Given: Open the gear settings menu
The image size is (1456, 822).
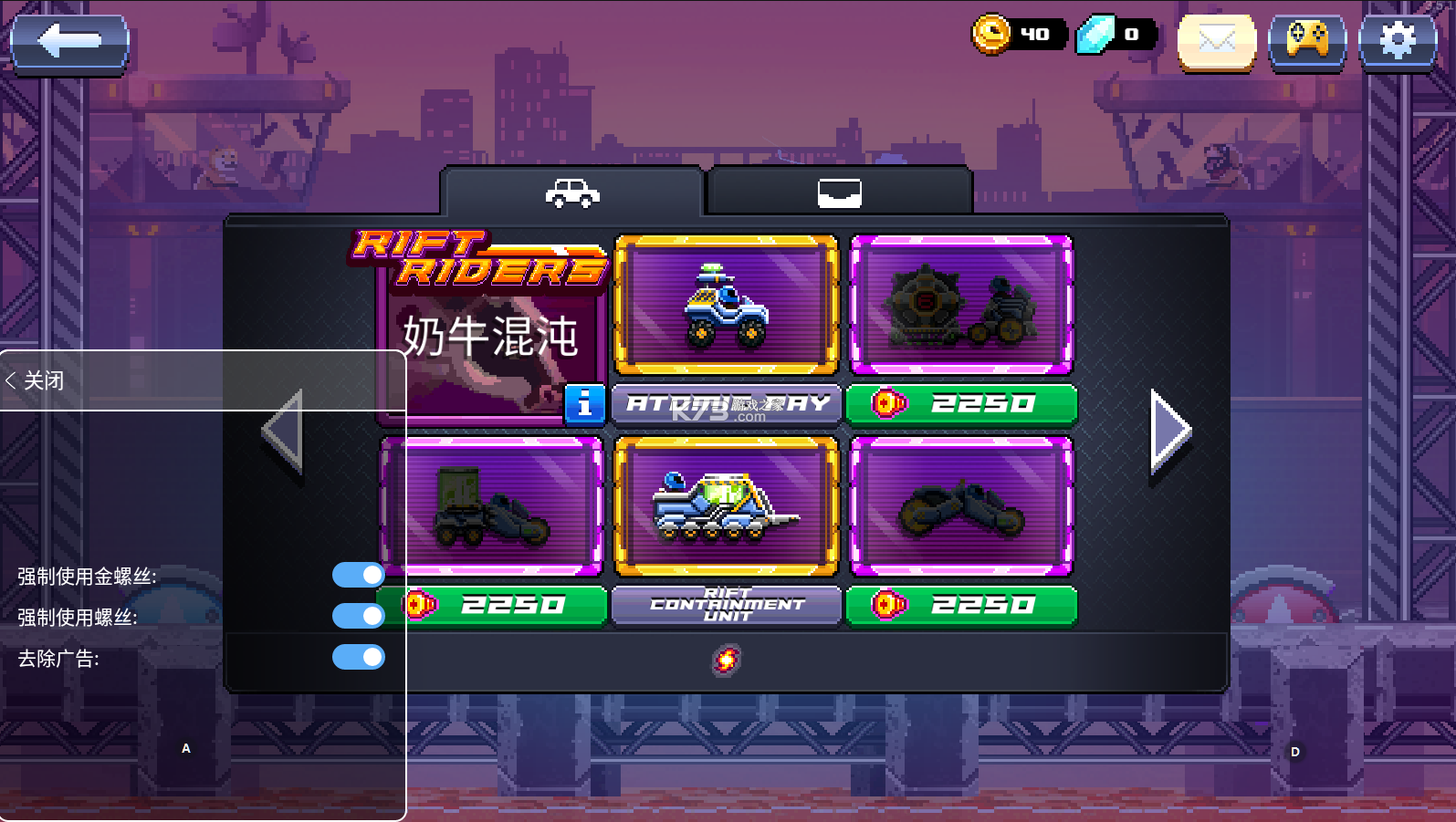Looking at the screenshot, I should [x=1397, y=42].
